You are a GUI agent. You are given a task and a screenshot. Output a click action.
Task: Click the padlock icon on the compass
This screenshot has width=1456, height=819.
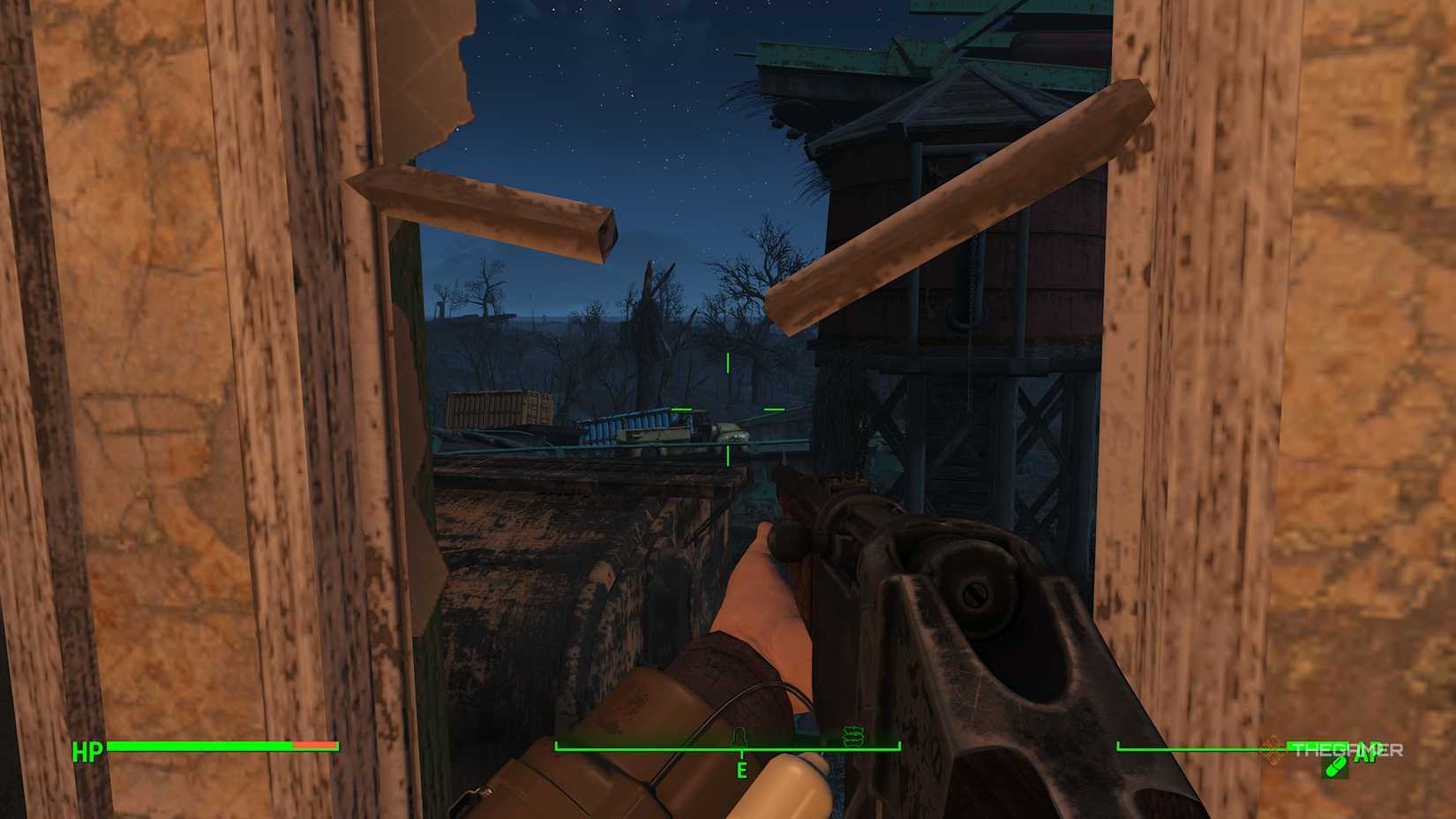740,736
